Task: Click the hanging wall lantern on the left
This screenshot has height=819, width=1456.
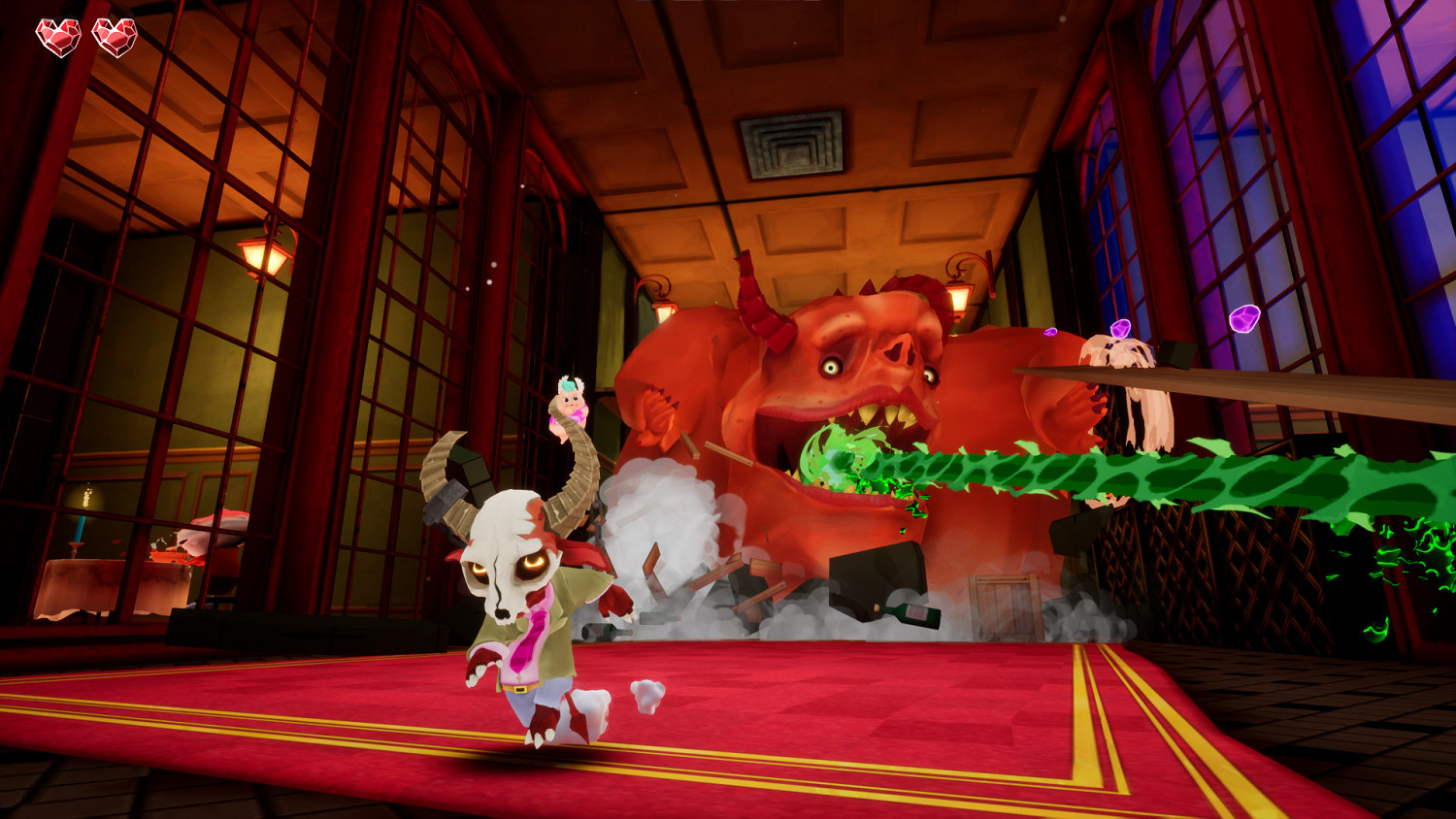Action: point(264,254)
